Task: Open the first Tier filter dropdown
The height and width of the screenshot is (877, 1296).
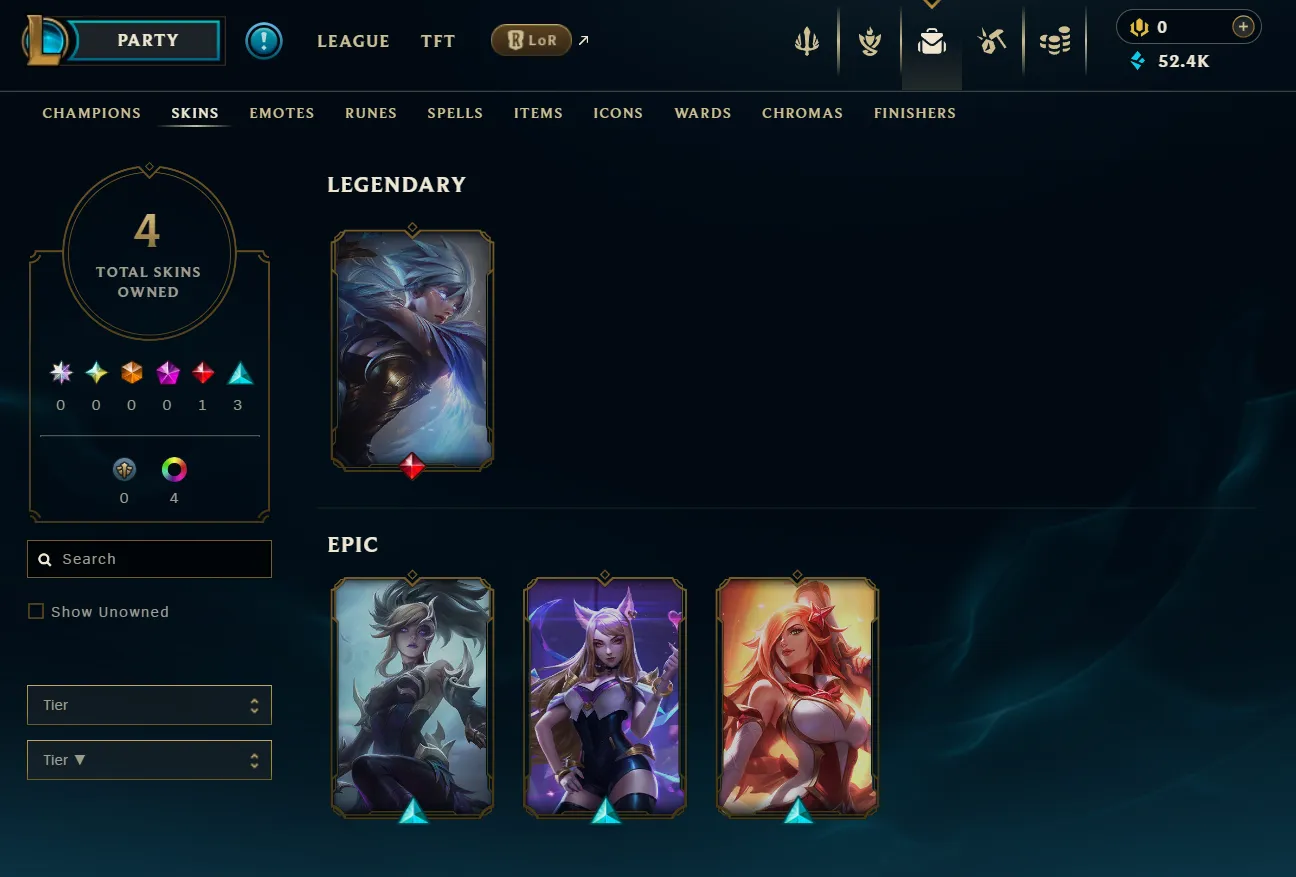Action: [149, 705]
